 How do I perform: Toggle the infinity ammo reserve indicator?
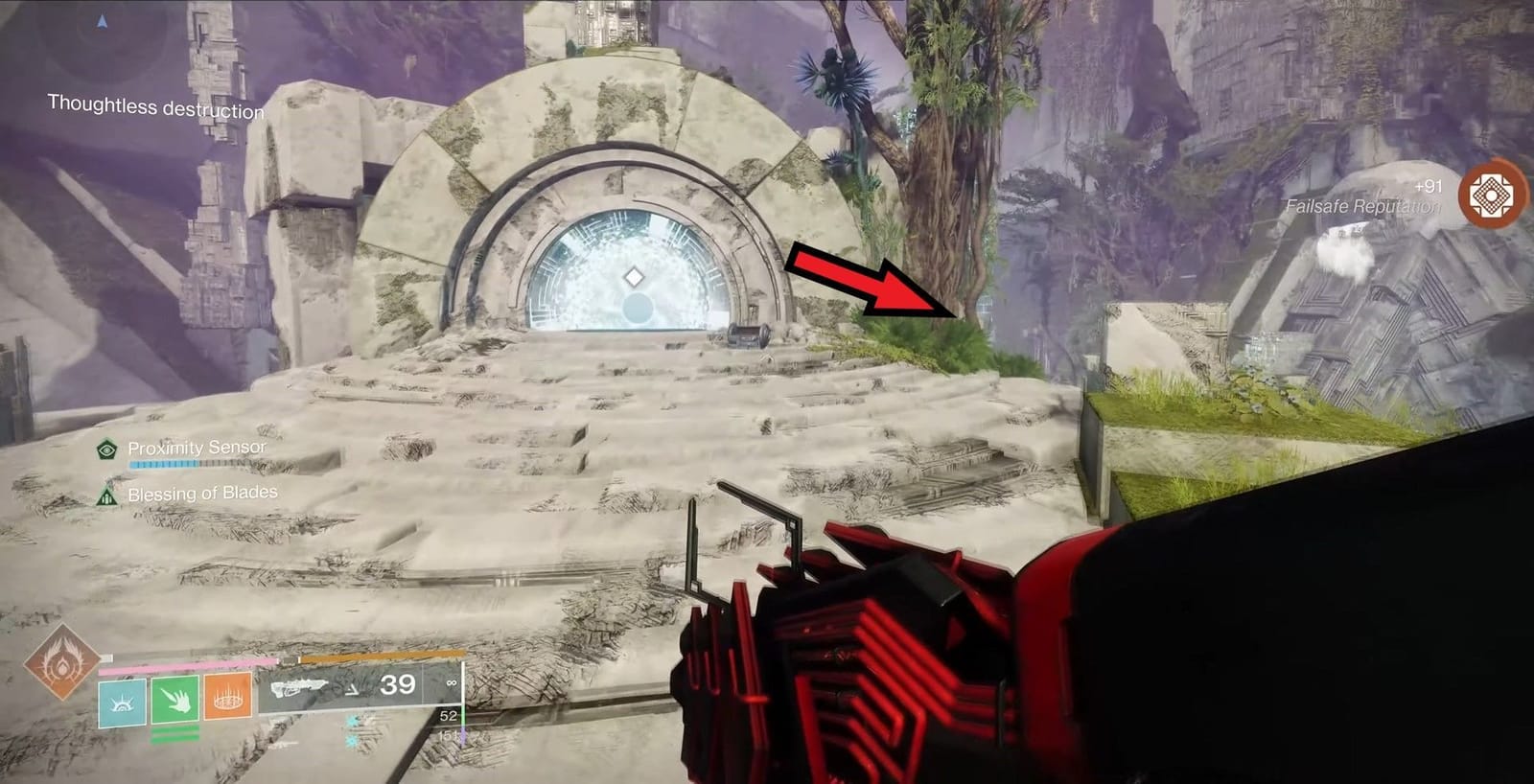click(x=453, y=681)
